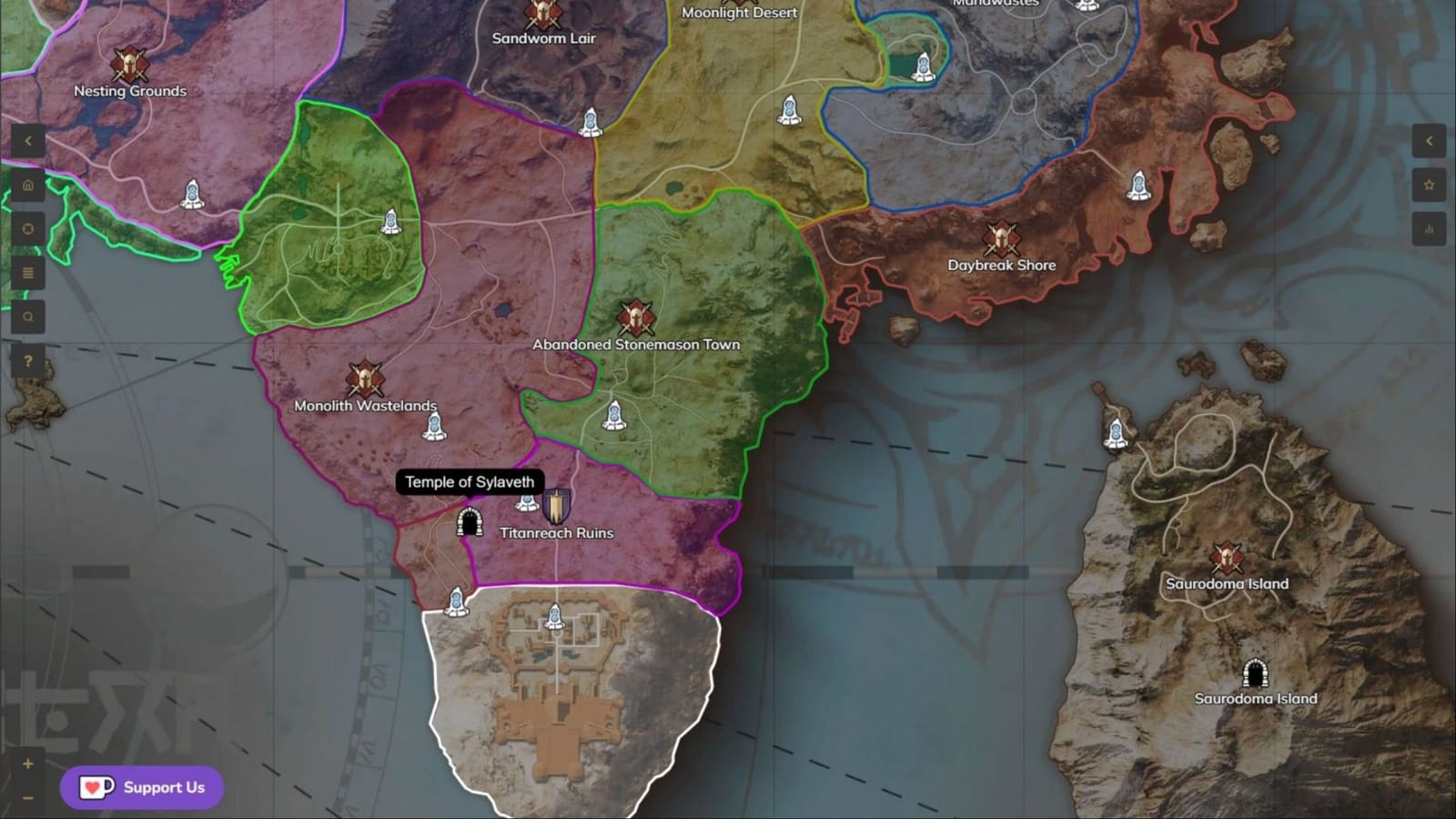Open the layers menu in left sidebar
1456x819 pixels.
pos(28,272)
